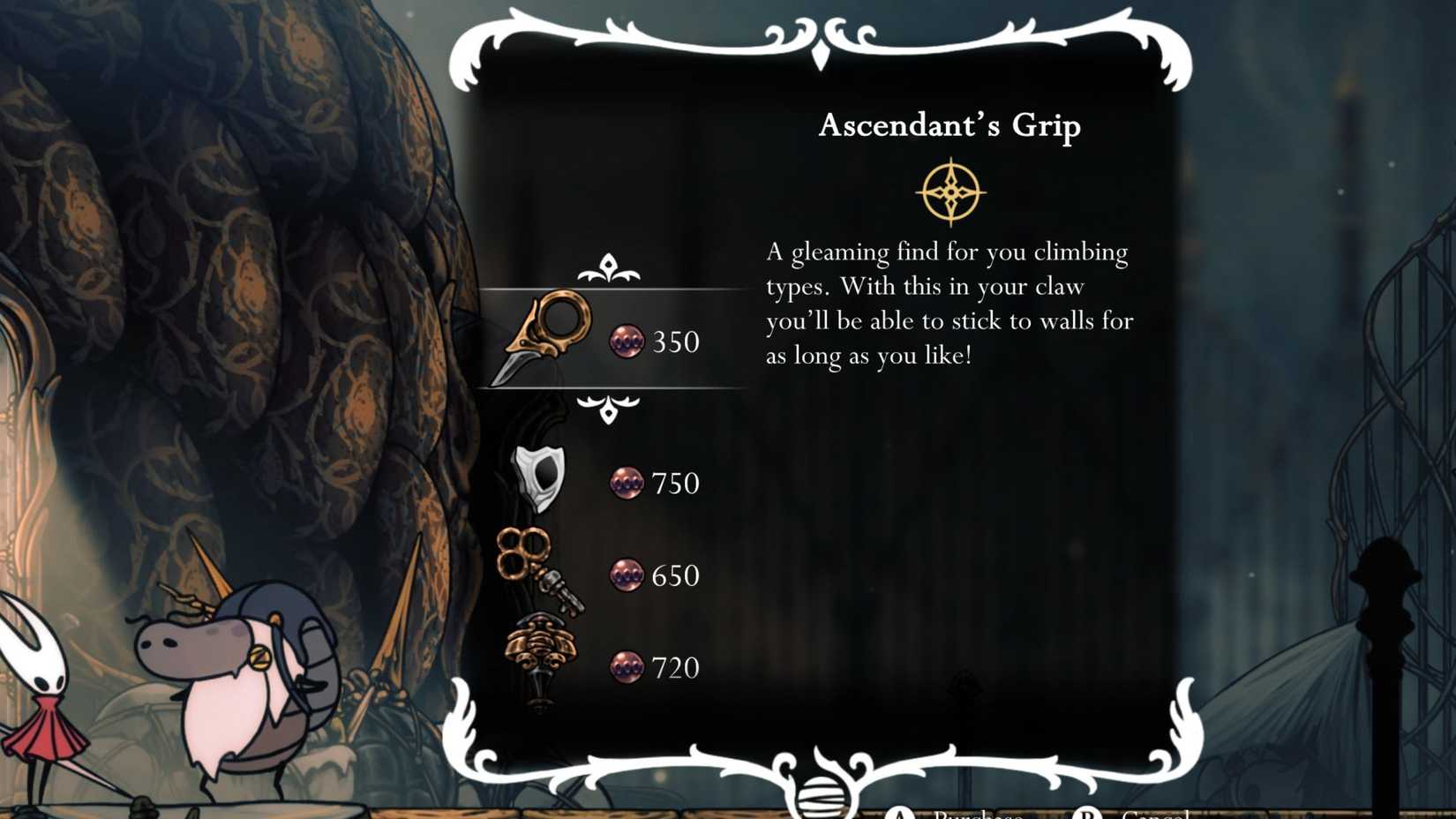This screenshot has width=1456, height=819.
Task: Click the Ascendant's Grip compass emblem
Action: 949,190
